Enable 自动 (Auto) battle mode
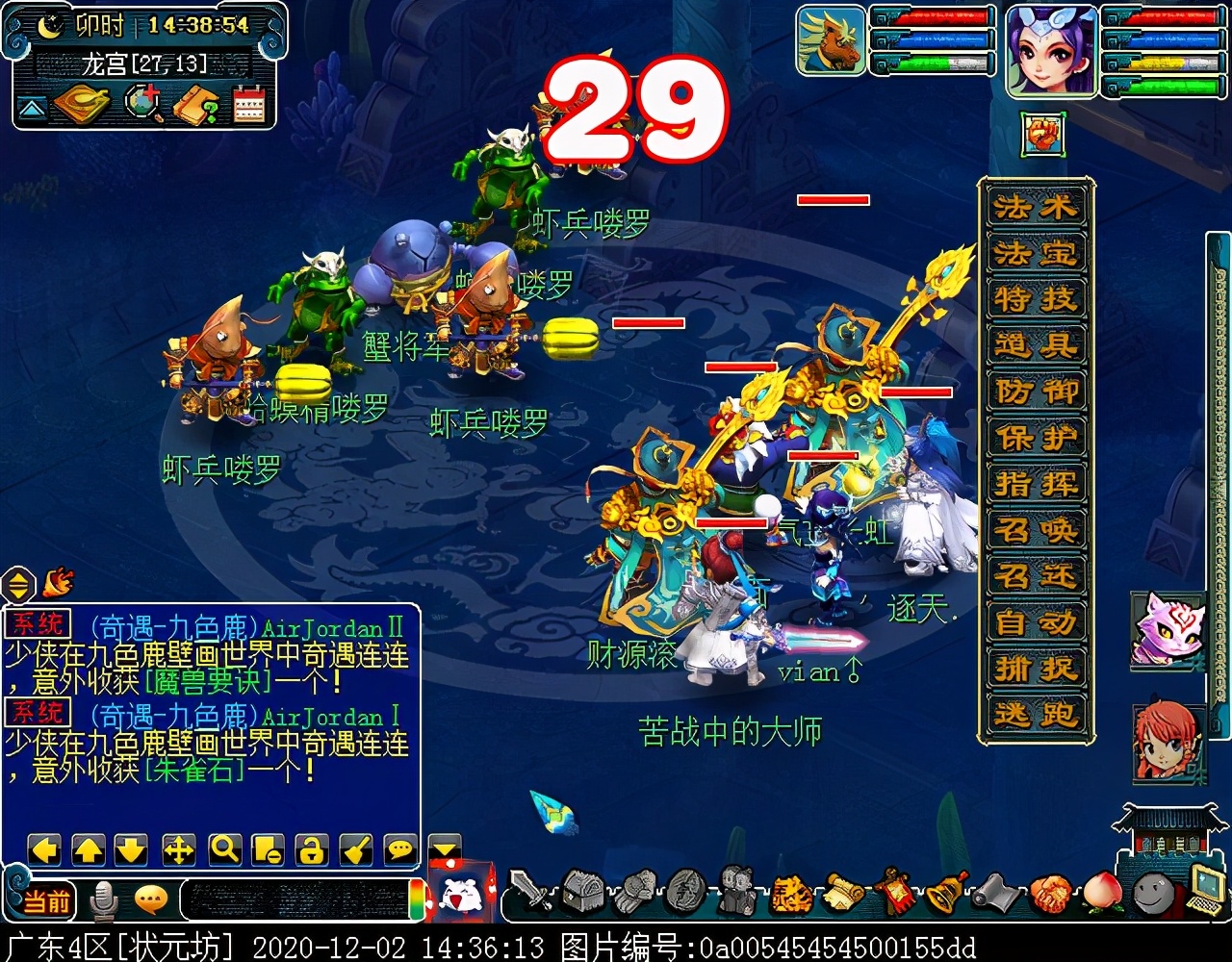The image size is (1232, 962). tap(1036, 622)
